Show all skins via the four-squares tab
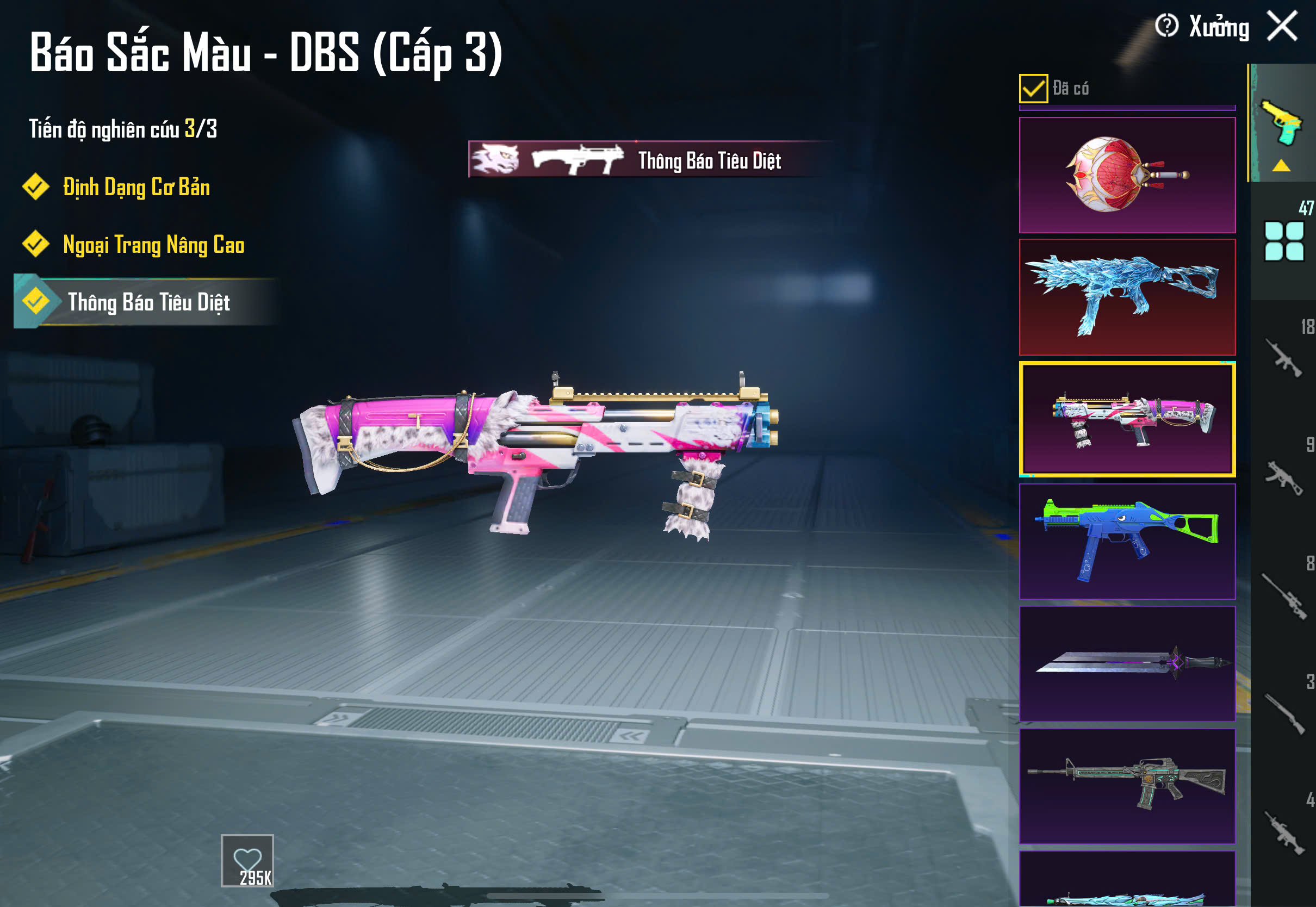Screen dimensions: 1316x907 pos(1283,241)
